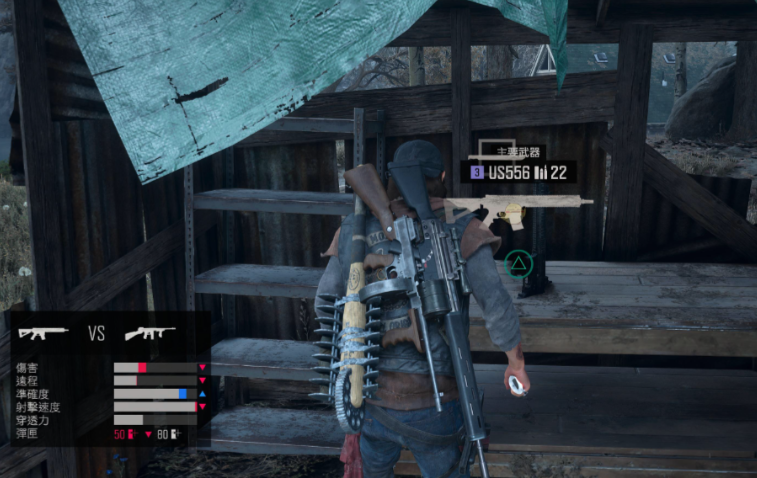Viewport: 757px width, 478px height.
Task: Select the US556 primary weapon label
Action: click(x=518, y=172)
